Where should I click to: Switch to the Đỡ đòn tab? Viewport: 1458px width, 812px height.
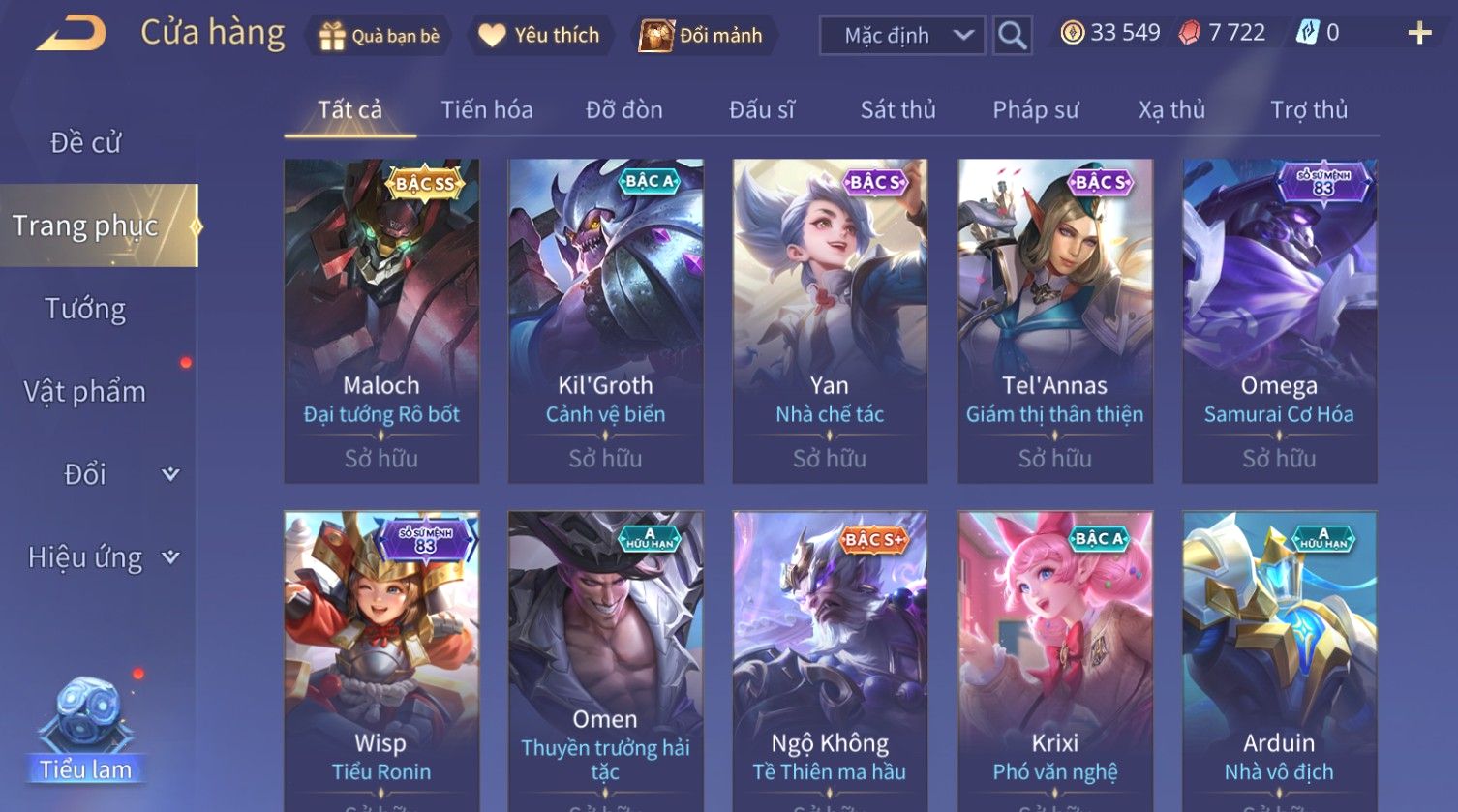coord(624,110)
